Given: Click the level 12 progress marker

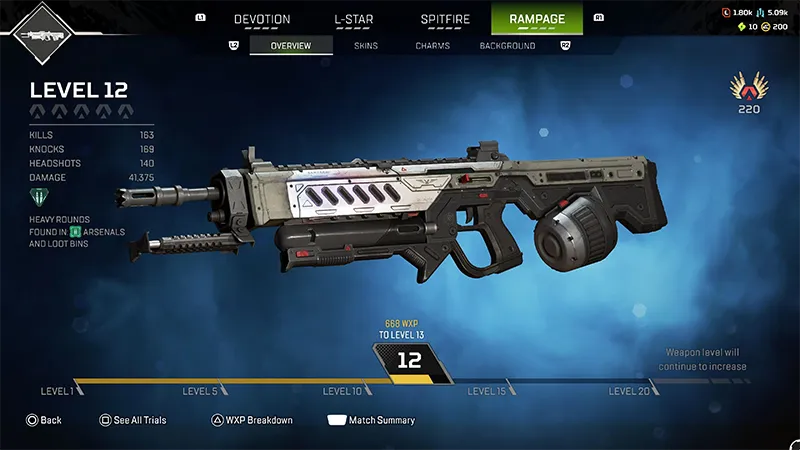Looking at the screenshot, I should point(410,362).
